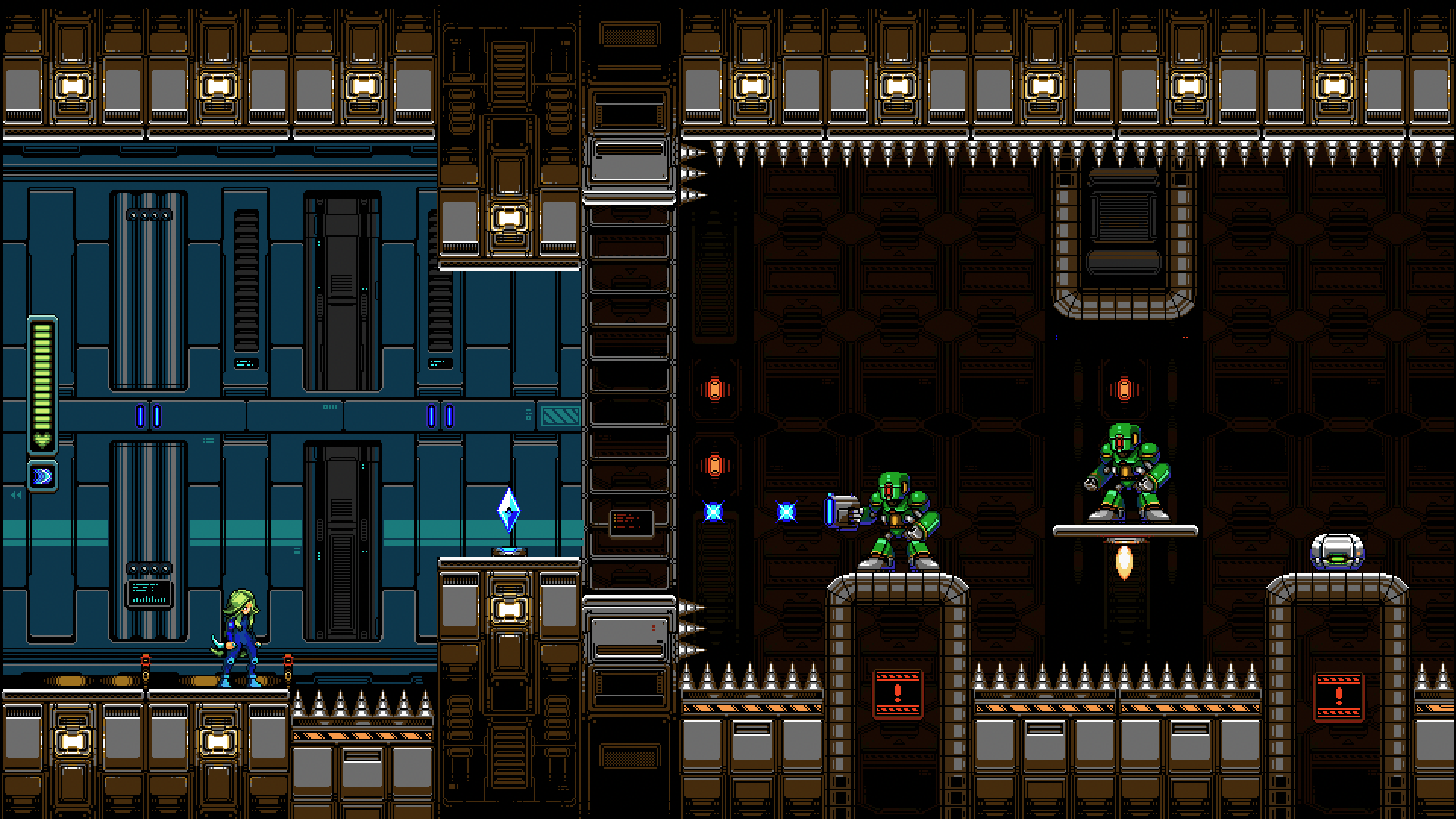Click the dash arrow icon below the energy gauge

pyautogui.click(x=42, y=475)
